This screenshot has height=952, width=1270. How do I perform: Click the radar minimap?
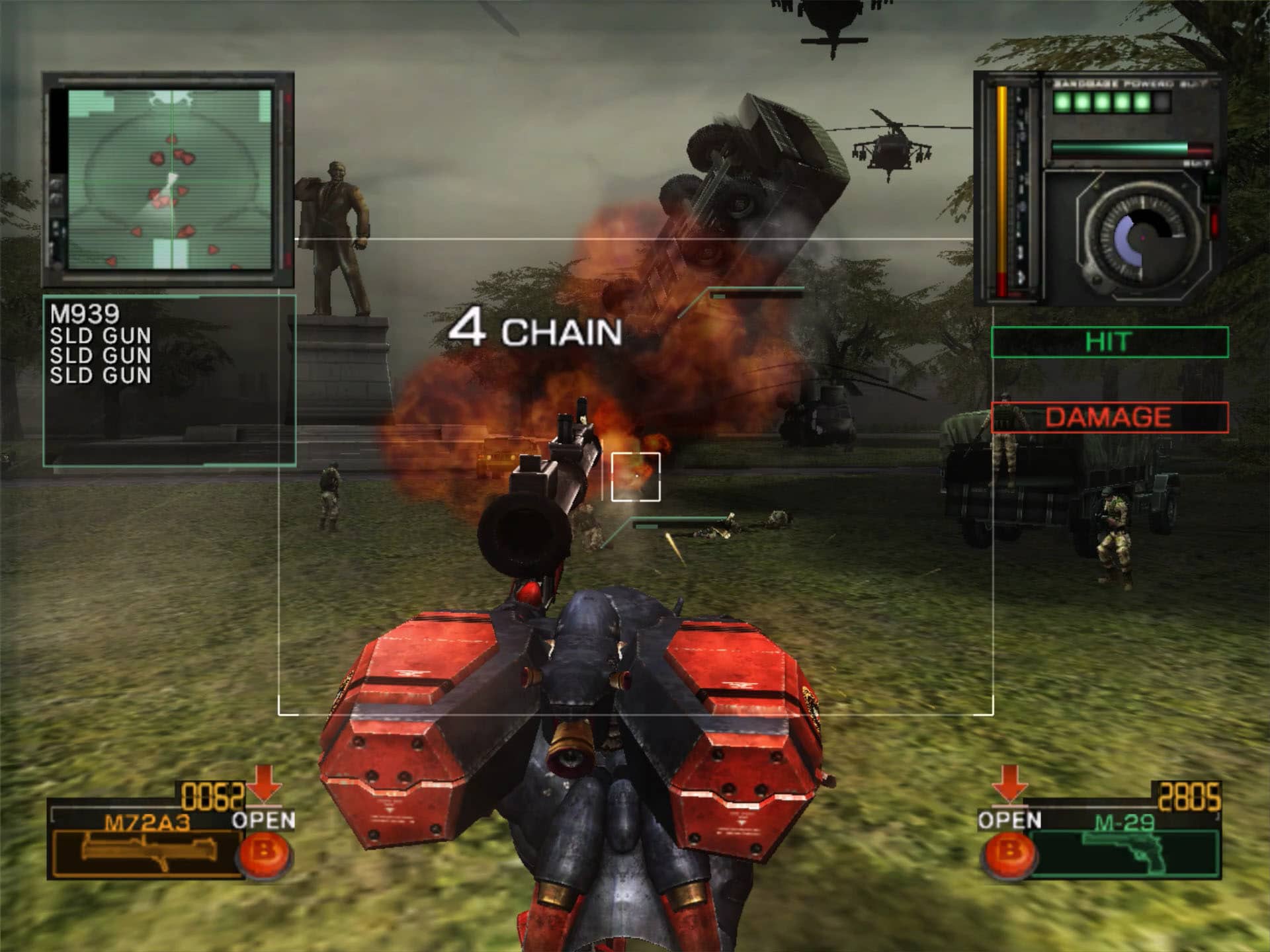pos(170,179)
